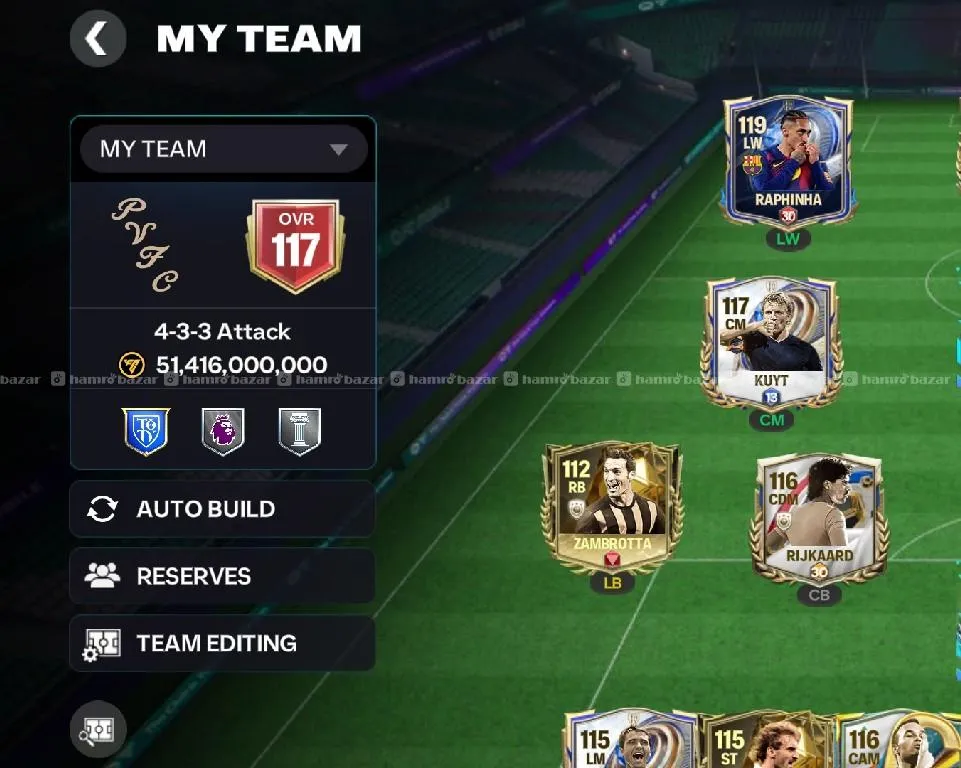Choose the Zambrotta RB player card
961x768 pixels.
[x=611, y=506]
